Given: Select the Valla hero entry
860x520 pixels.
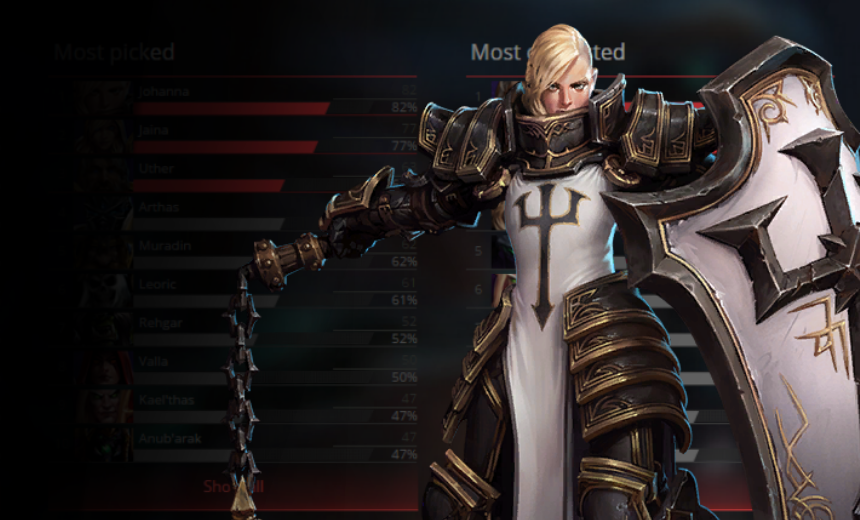Looking at the screenshot, I should pyautogui.click(x=154, y=361).
